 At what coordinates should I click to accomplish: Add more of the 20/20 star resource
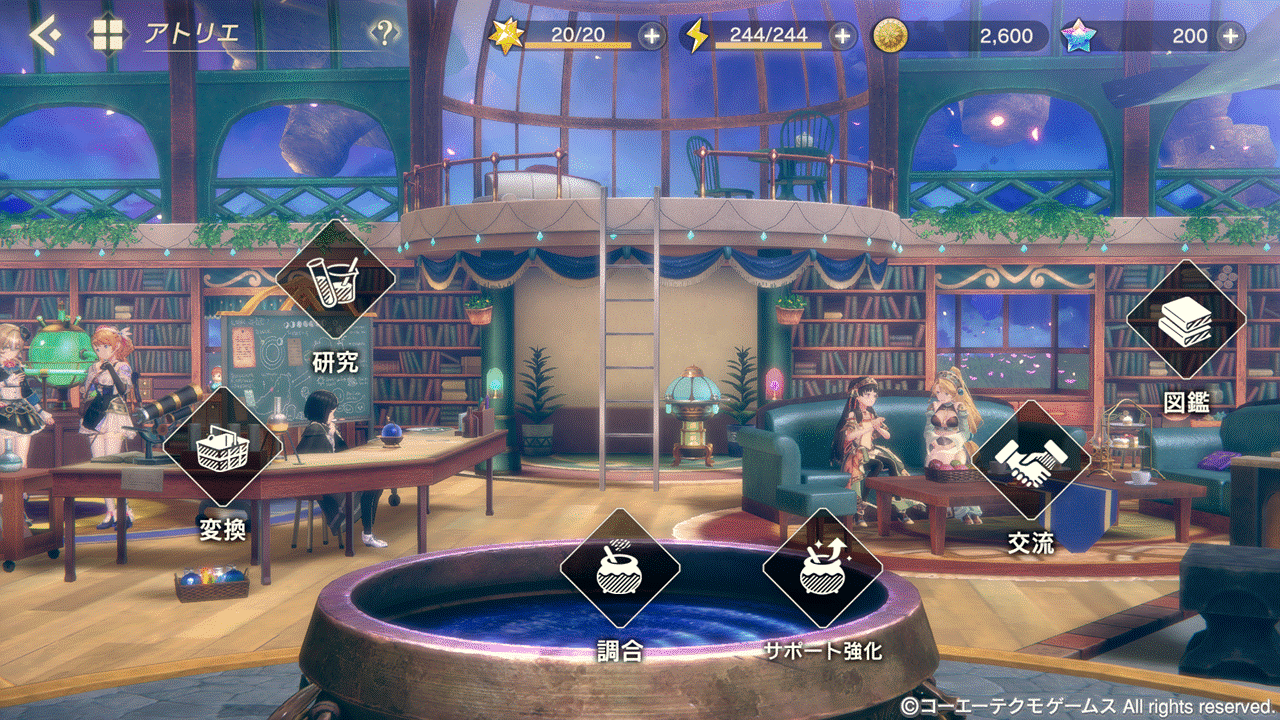pos(651,36)
